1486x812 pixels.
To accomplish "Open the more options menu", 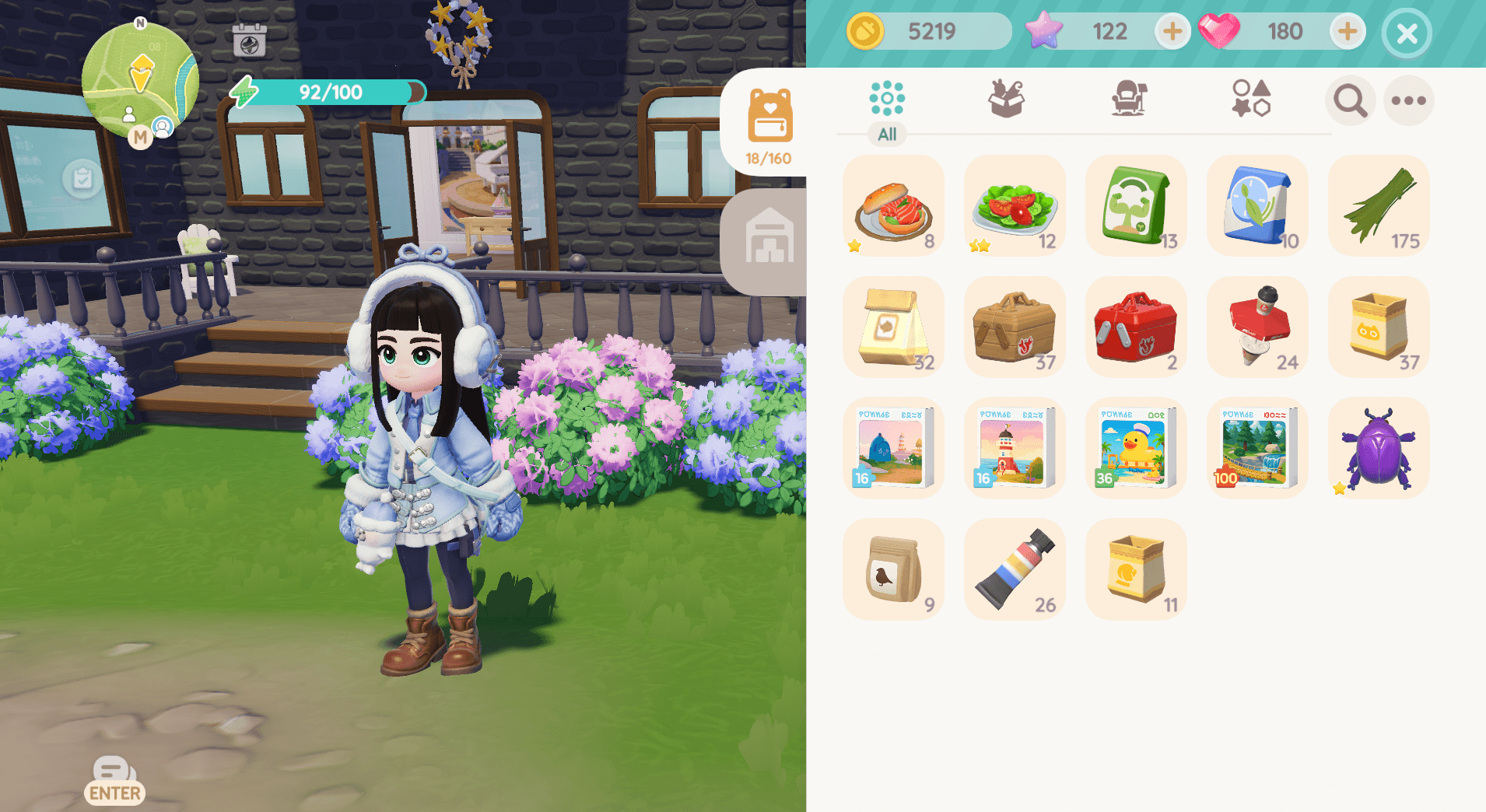I will point(1409,100).
